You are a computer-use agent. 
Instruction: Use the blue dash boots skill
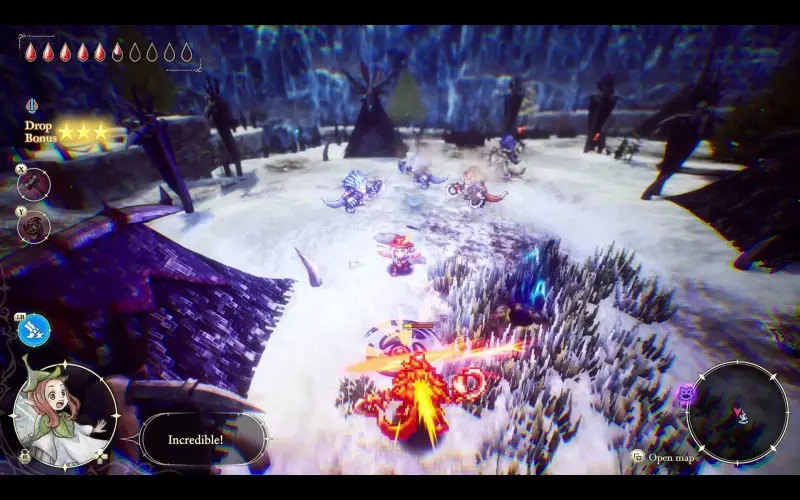pos(34,329)
